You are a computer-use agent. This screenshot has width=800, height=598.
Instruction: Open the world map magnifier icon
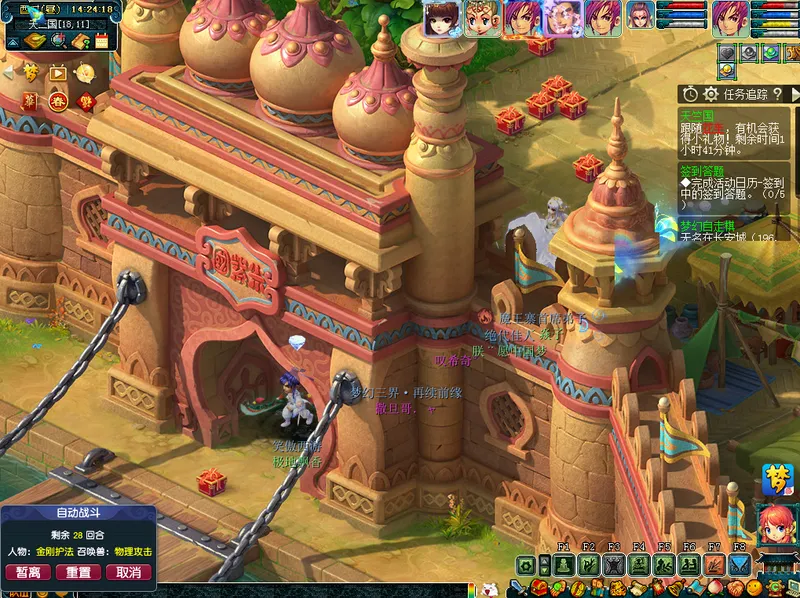point(58,41)
